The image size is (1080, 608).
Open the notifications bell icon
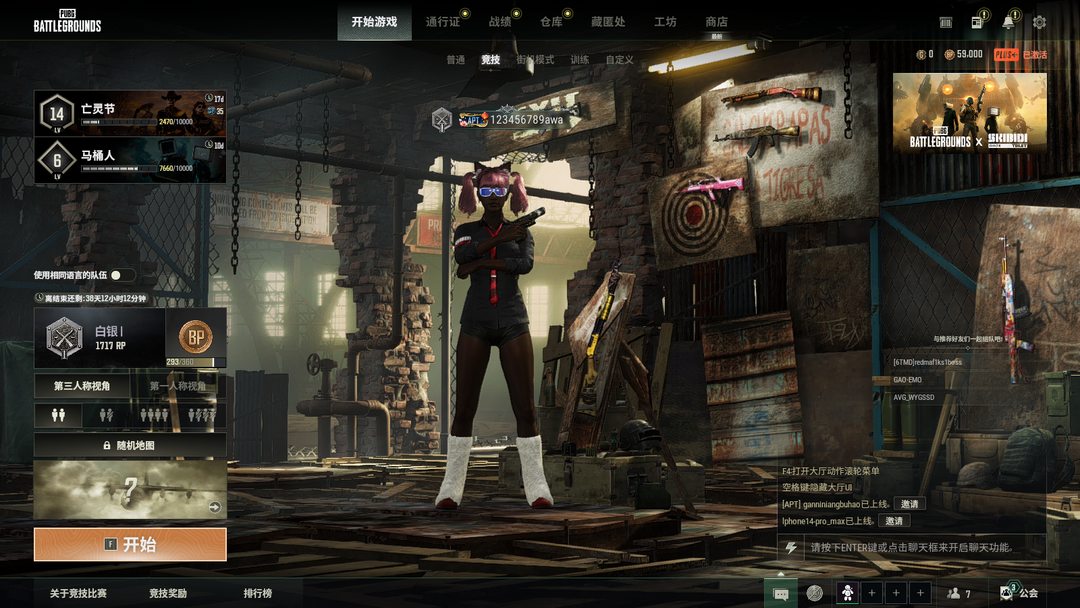[x=1008, y=22]
